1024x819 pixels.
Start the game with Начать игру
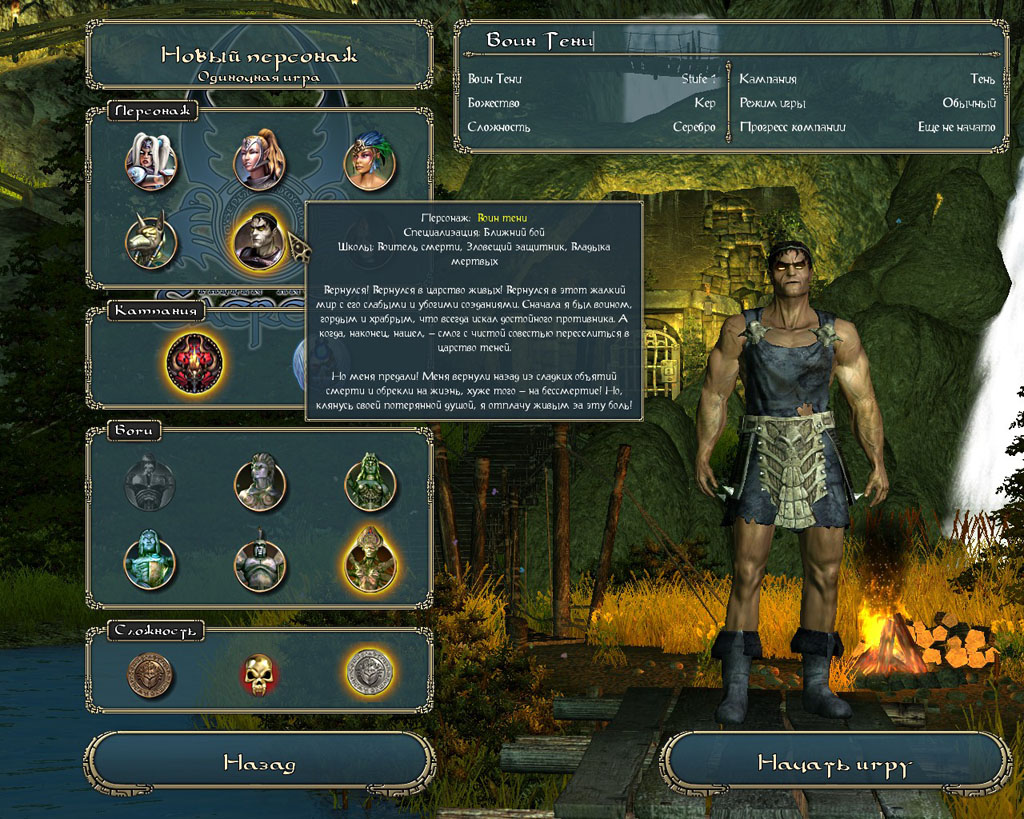pyautogui.click(x=834, y=765)
